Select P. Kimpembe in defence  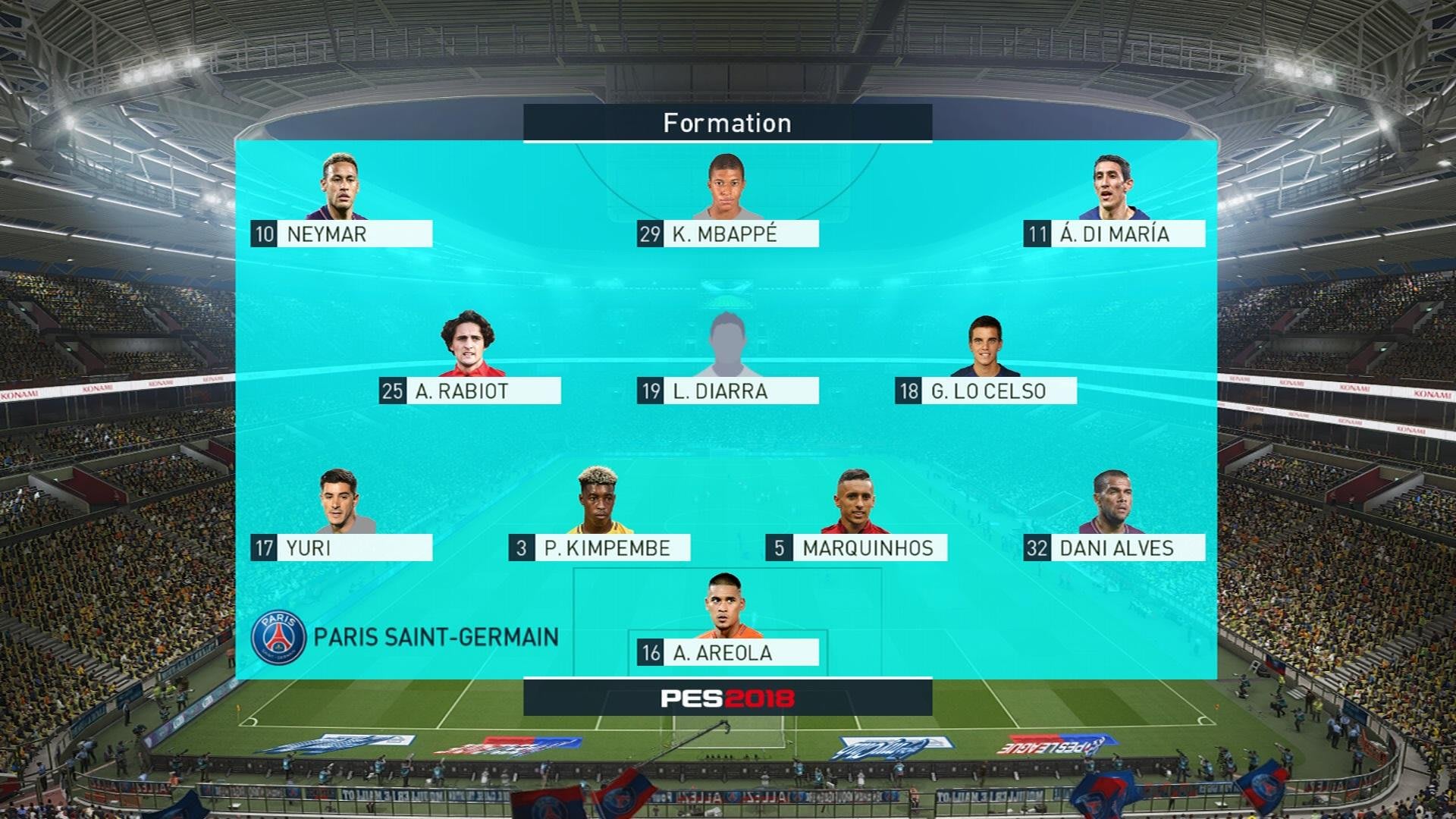point(599,548)
